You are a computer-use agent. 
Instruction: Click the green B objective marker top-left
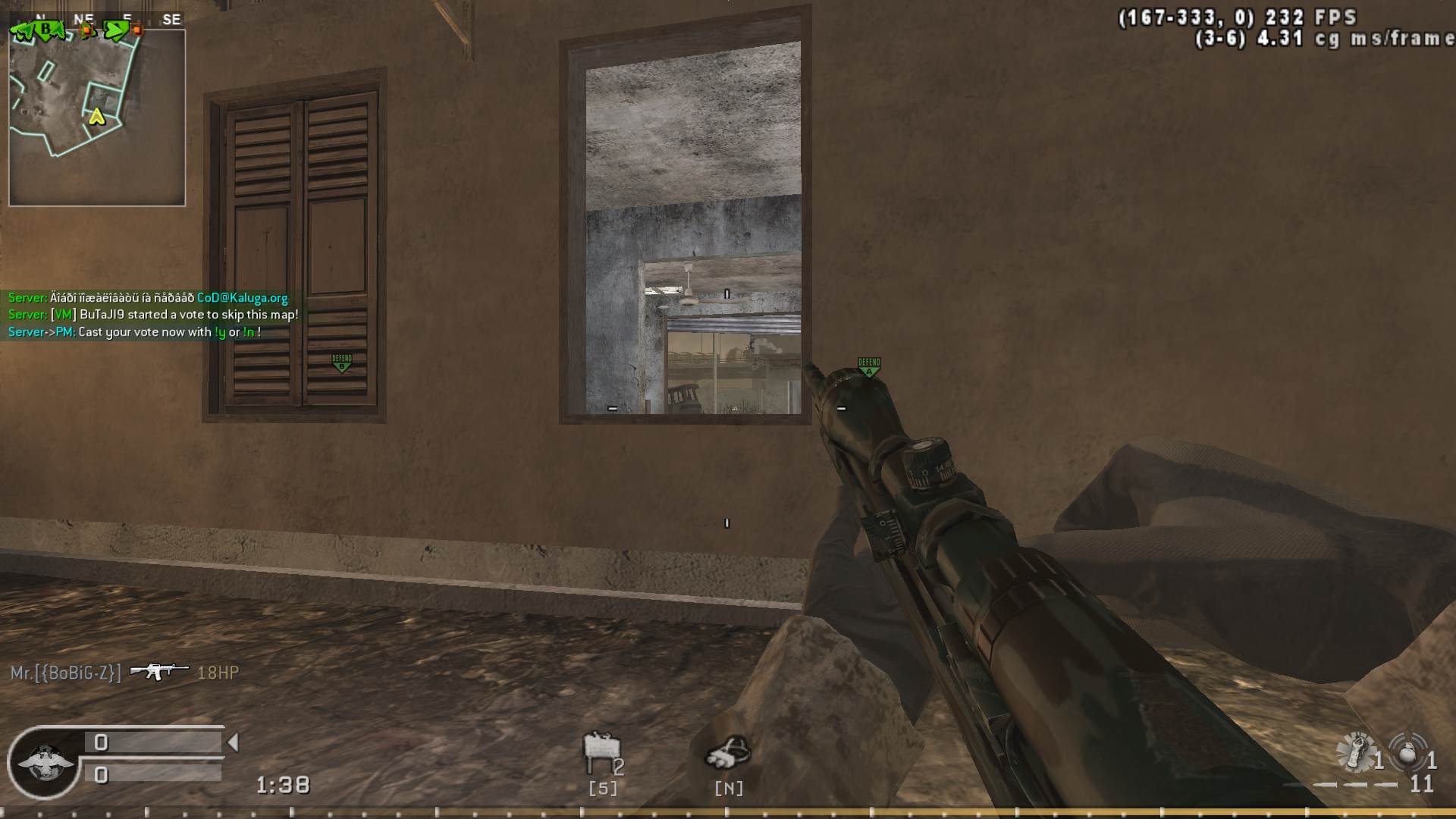pyautogui.click(x=45, y=29)
